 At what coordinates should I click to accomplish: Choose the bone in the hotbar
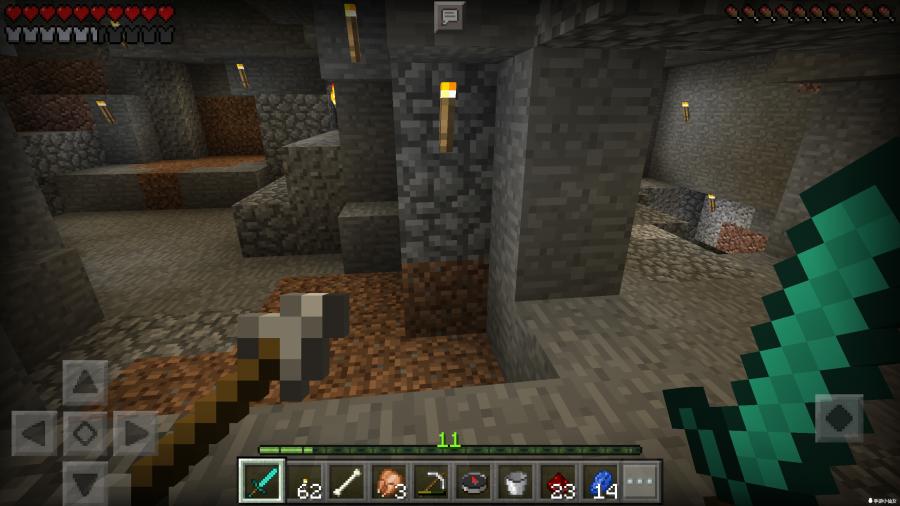click(345, 481)
